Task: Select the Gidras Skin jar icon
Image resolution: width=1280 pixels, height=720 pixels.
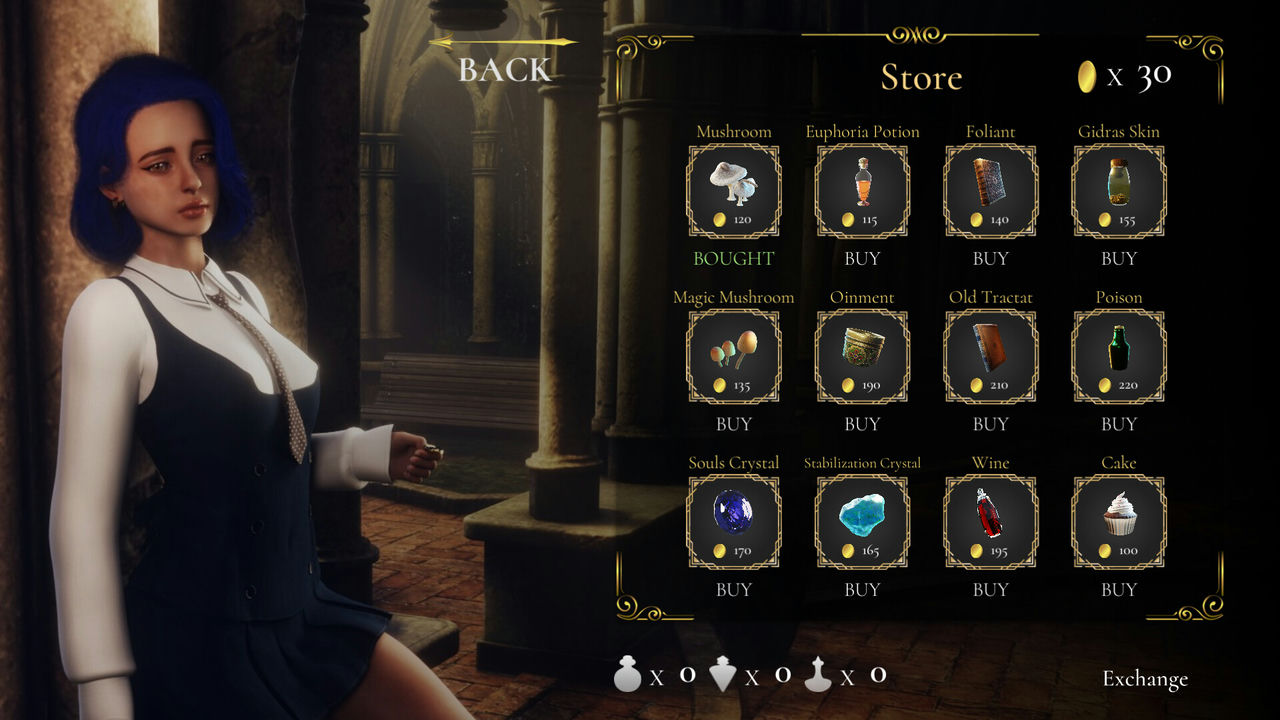Action: 1118,190
